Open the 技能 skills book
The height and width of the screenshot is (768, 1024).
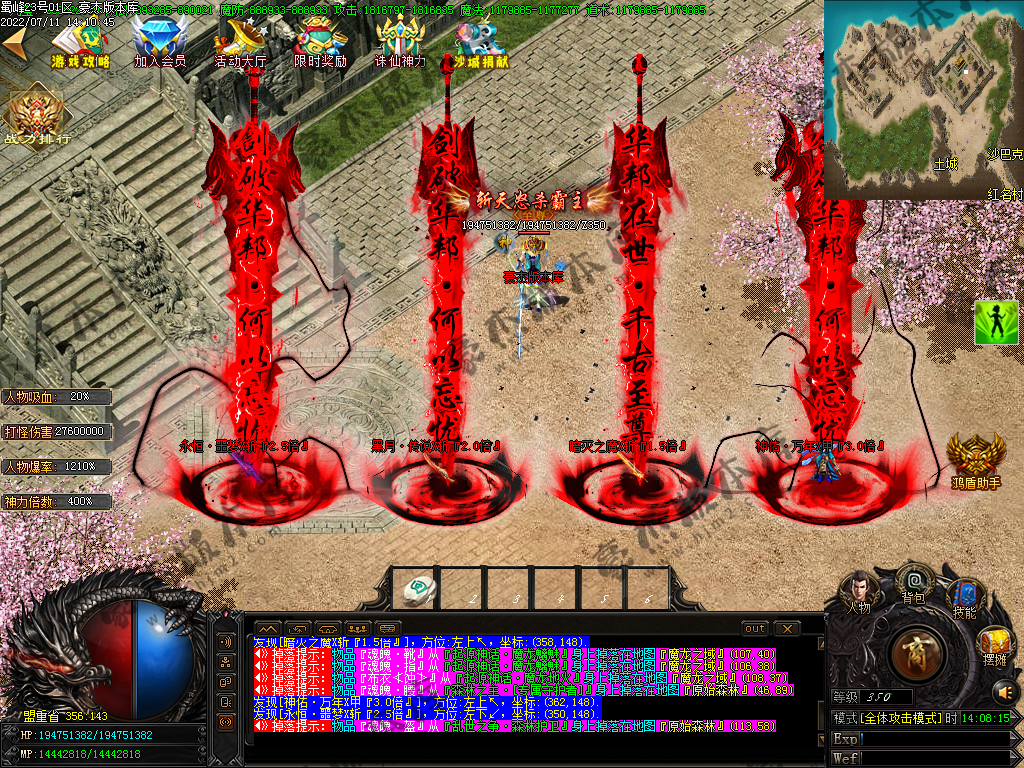coord(964,596)
